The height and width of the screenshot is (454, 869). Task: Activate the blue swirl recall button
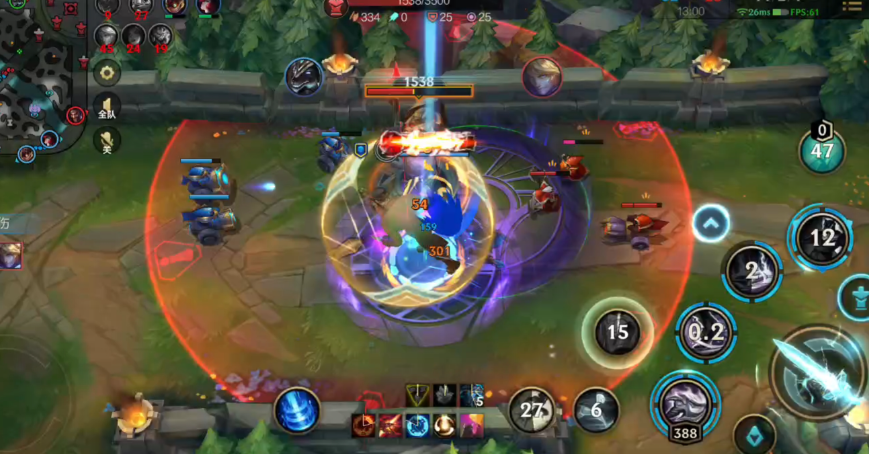point(297,410)
